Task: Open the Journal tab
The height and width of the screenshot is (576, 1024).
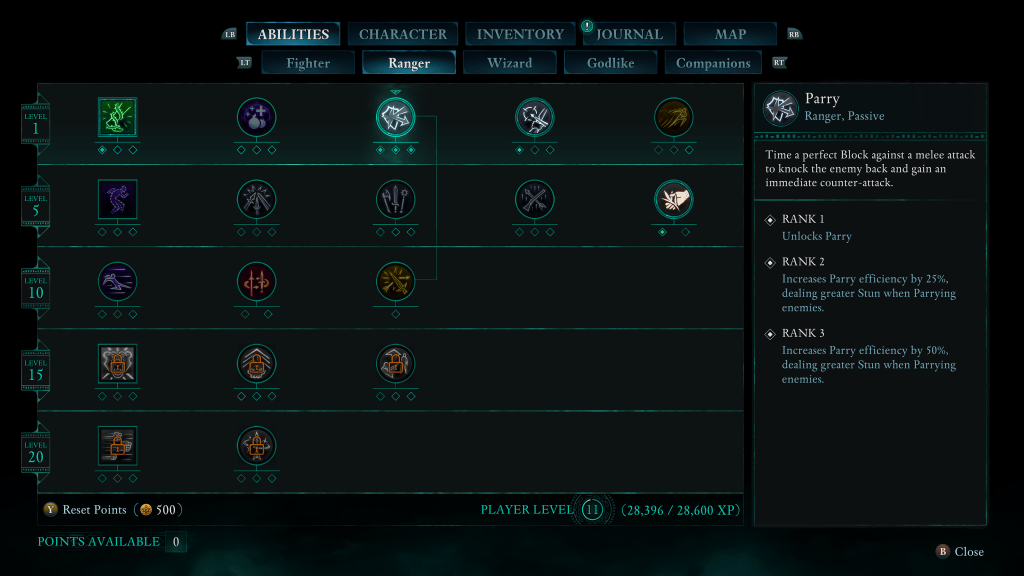Action: 629,34
